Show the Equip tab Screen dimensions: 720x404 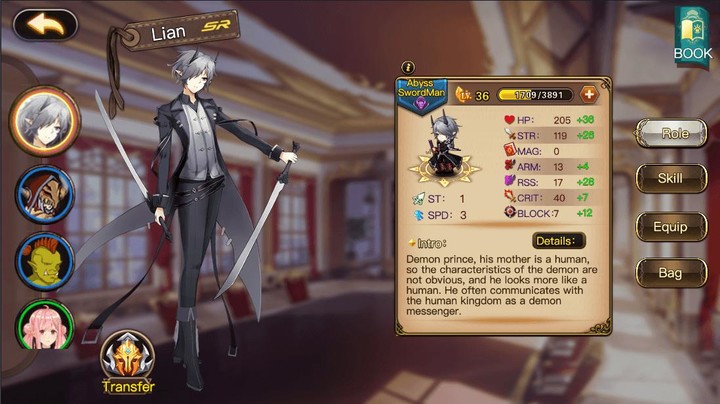pos(671,226)
